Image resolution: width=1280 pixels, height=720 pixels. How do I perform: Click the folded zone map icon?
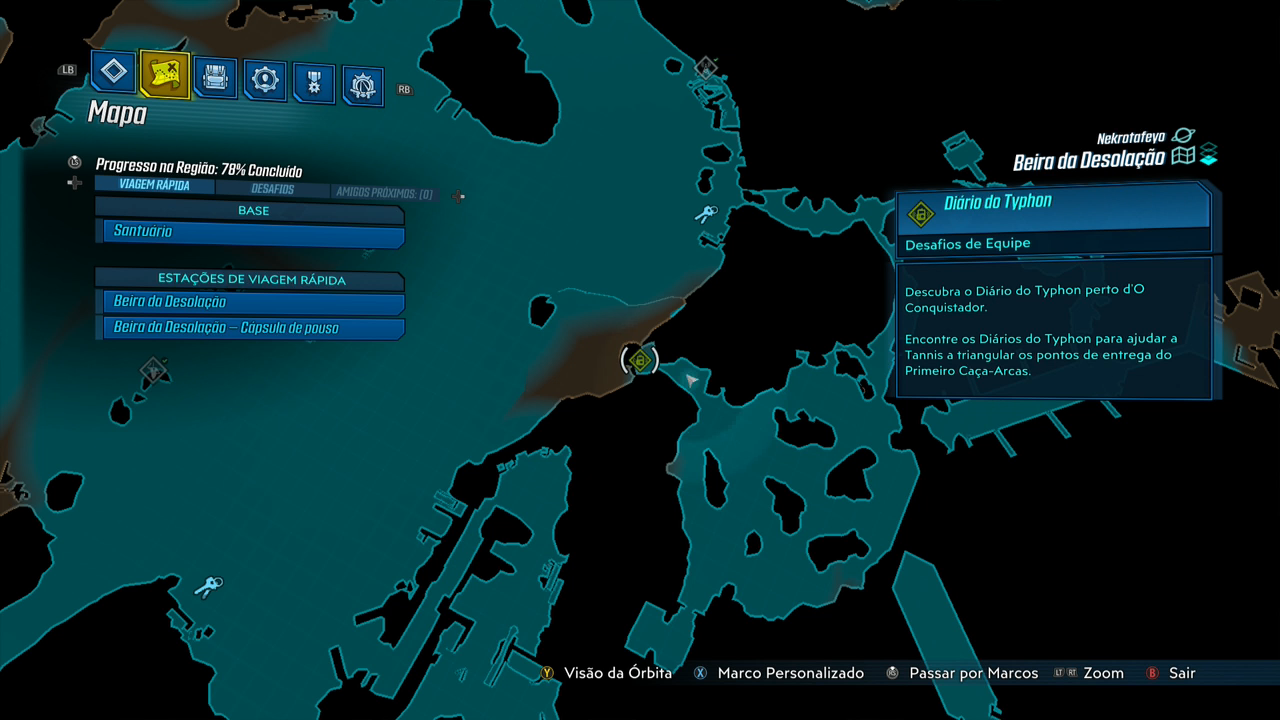(x=1184, y=157)
